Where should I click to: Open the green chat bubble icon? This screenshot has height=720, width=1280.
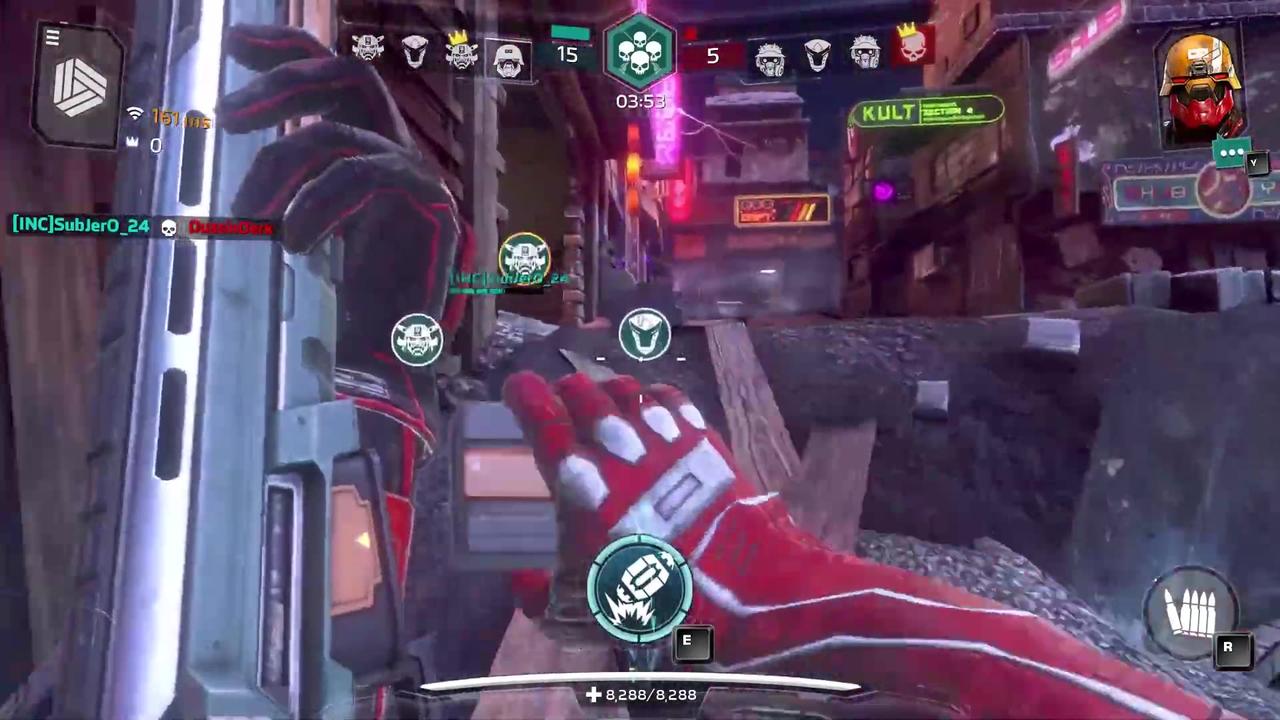(1232, 152)
